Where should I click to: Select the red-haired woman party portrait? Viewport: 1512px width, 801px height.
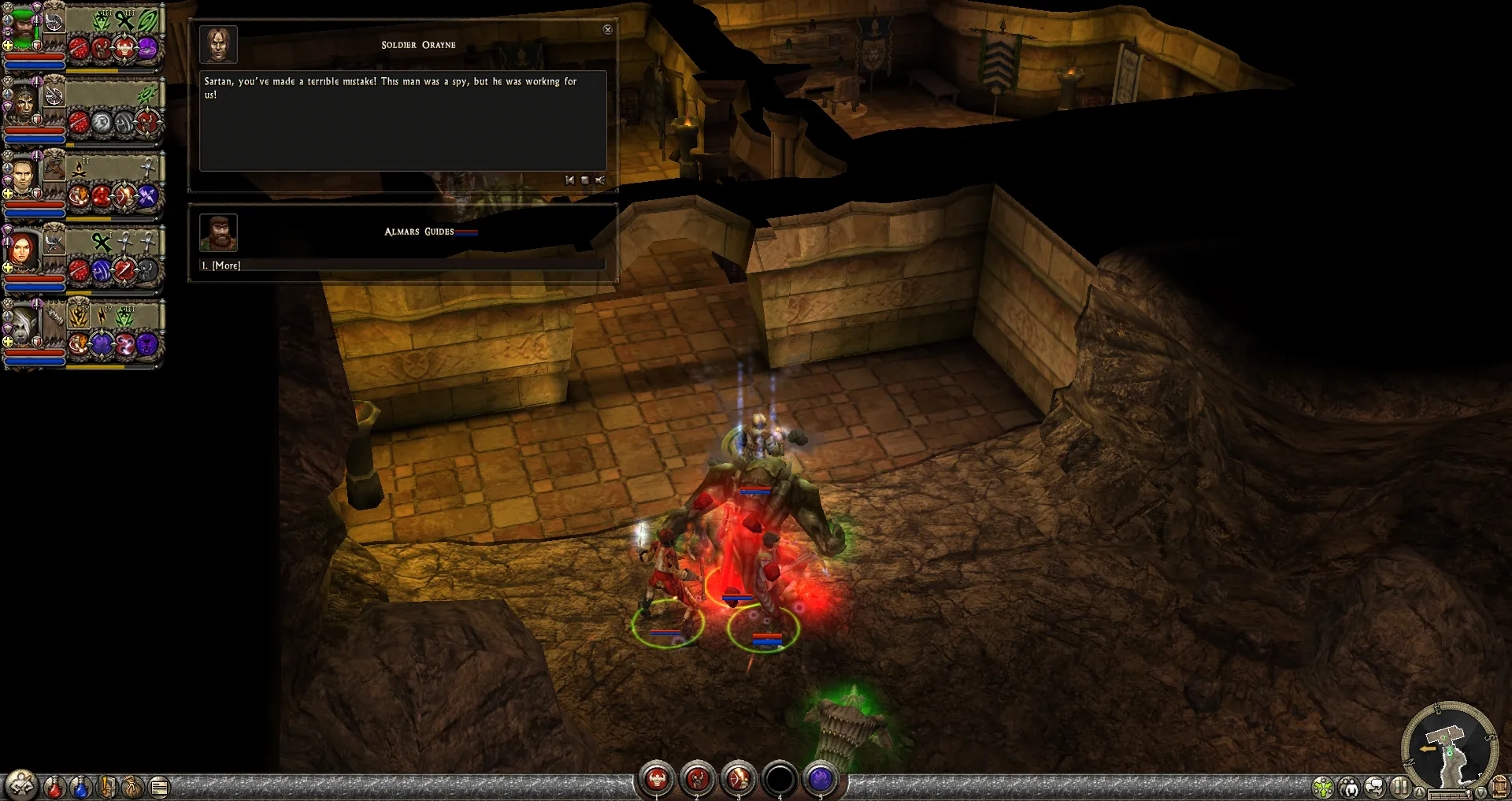coord(22,250)
